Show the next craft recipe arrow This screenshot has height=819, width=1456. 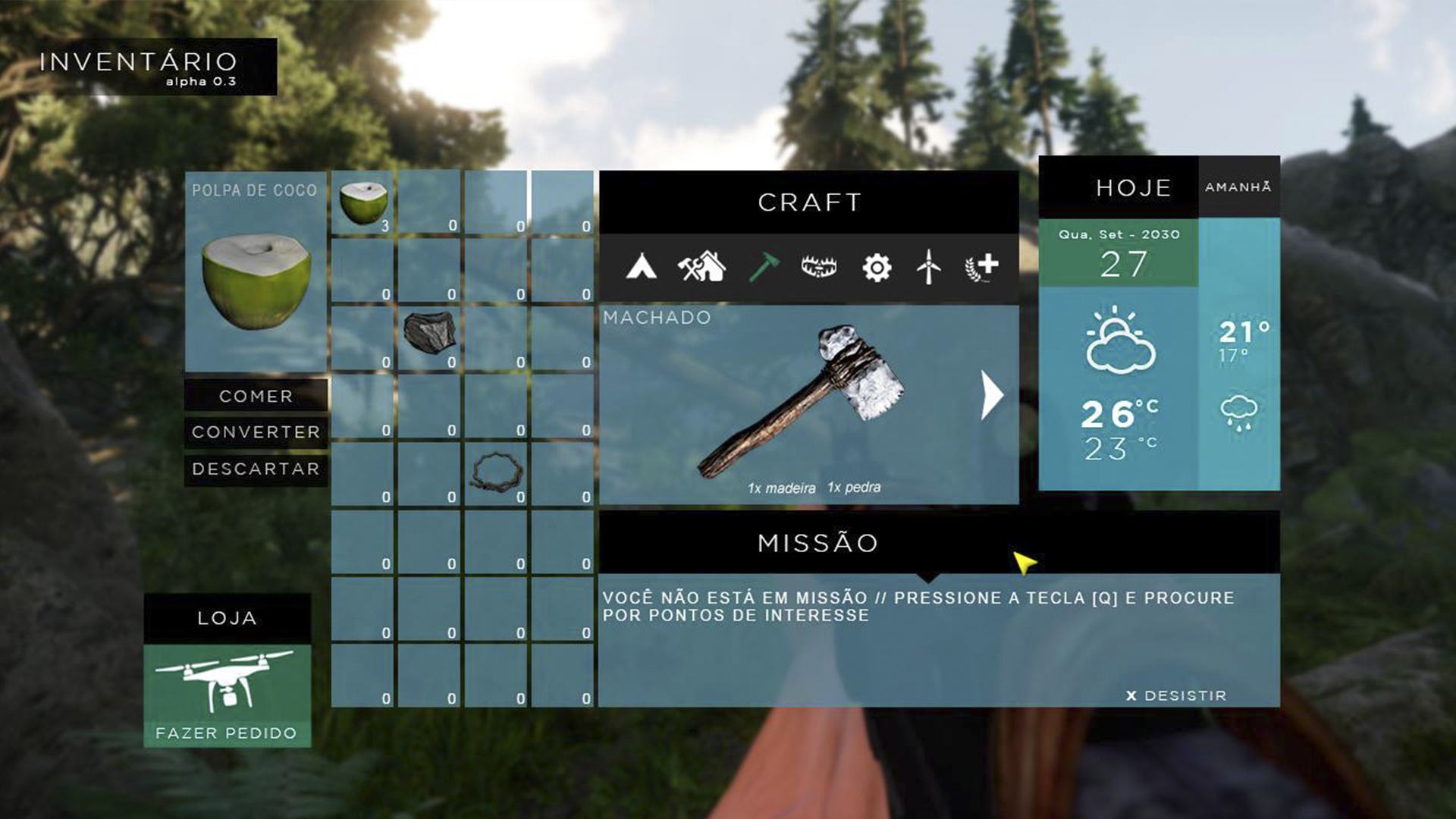click(x=991, y=395)
